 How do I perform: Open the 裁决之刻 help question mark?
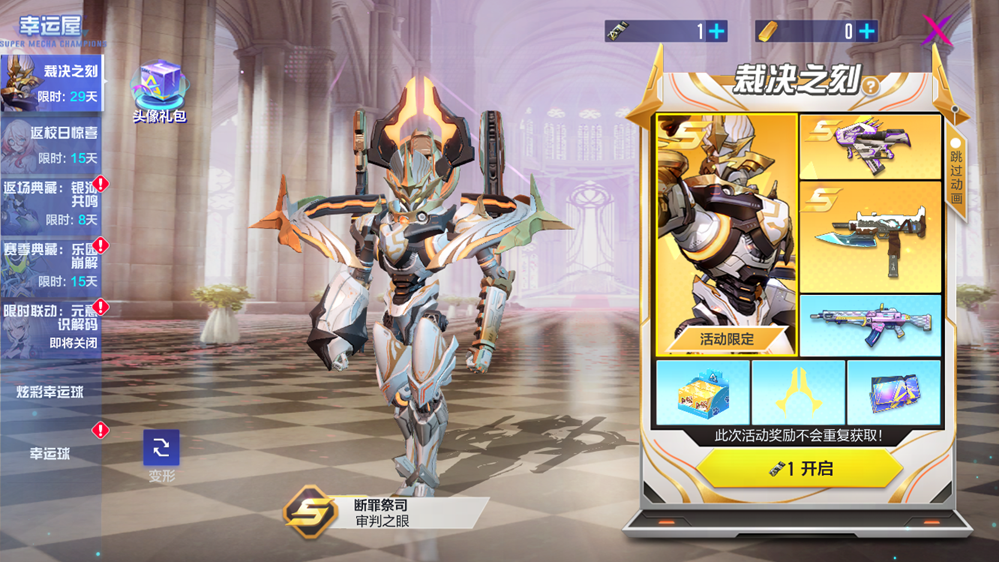coord(871,87)
